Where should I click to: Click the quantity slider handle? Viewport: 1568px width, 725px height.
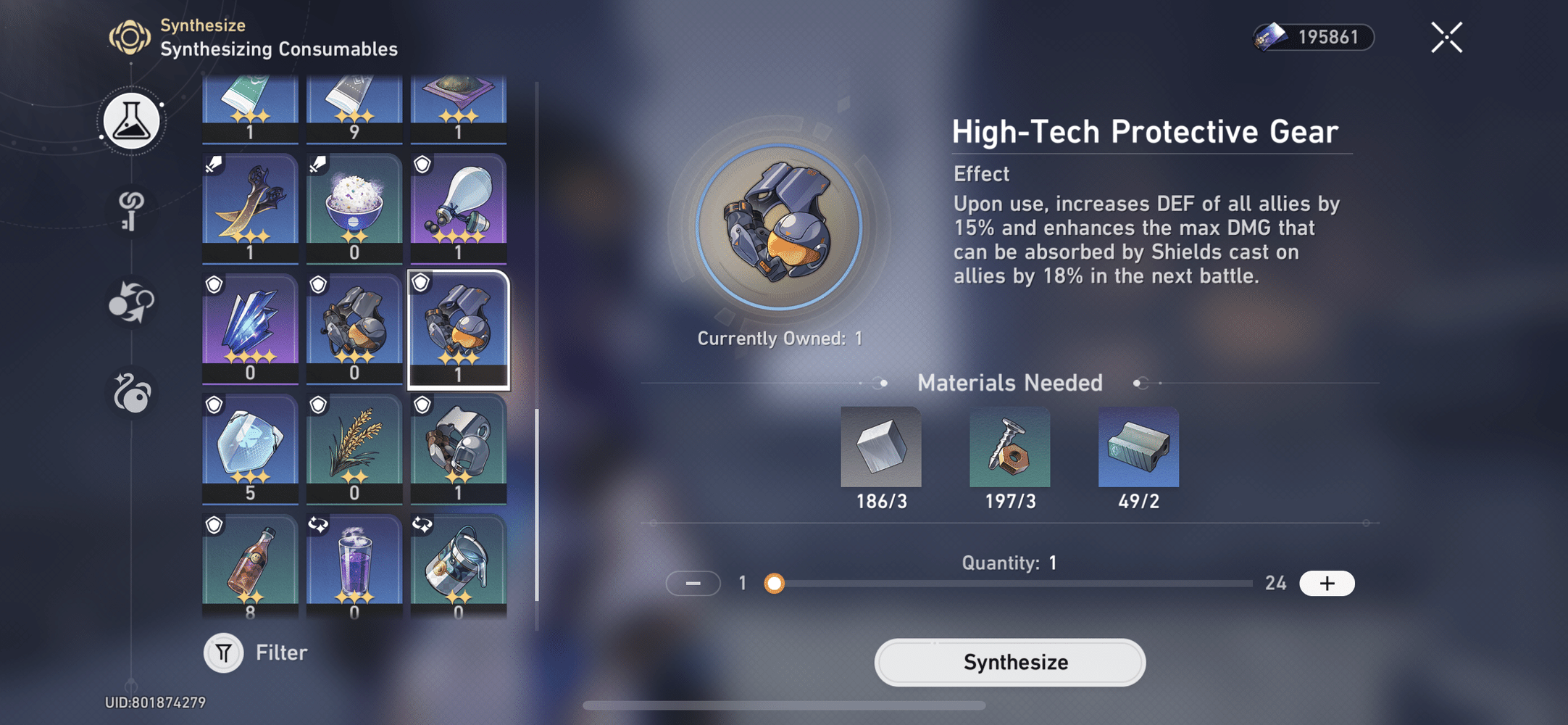(x=776, y=583)
